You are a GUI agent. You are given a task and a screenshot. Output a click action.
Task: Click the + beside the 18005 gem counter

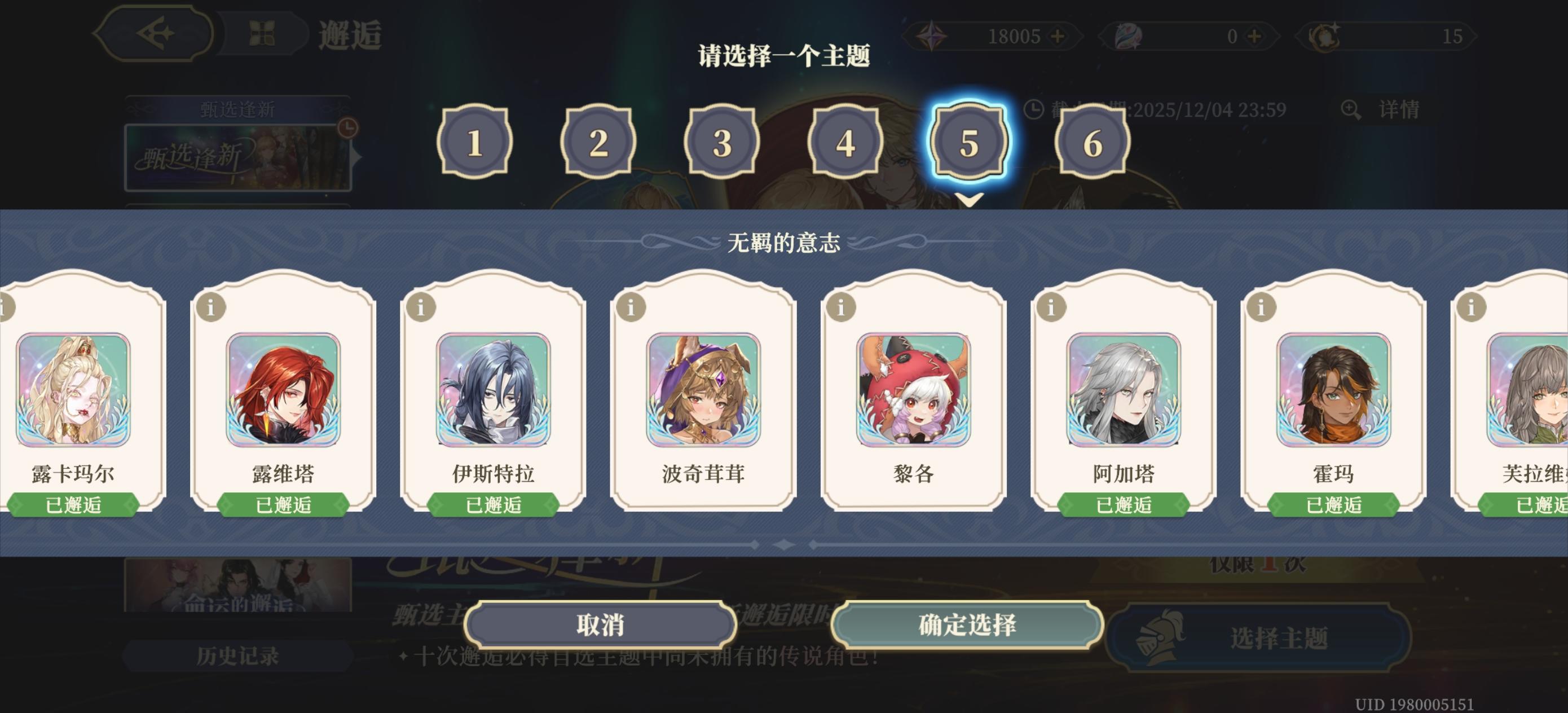click(x=1059, y=37)
